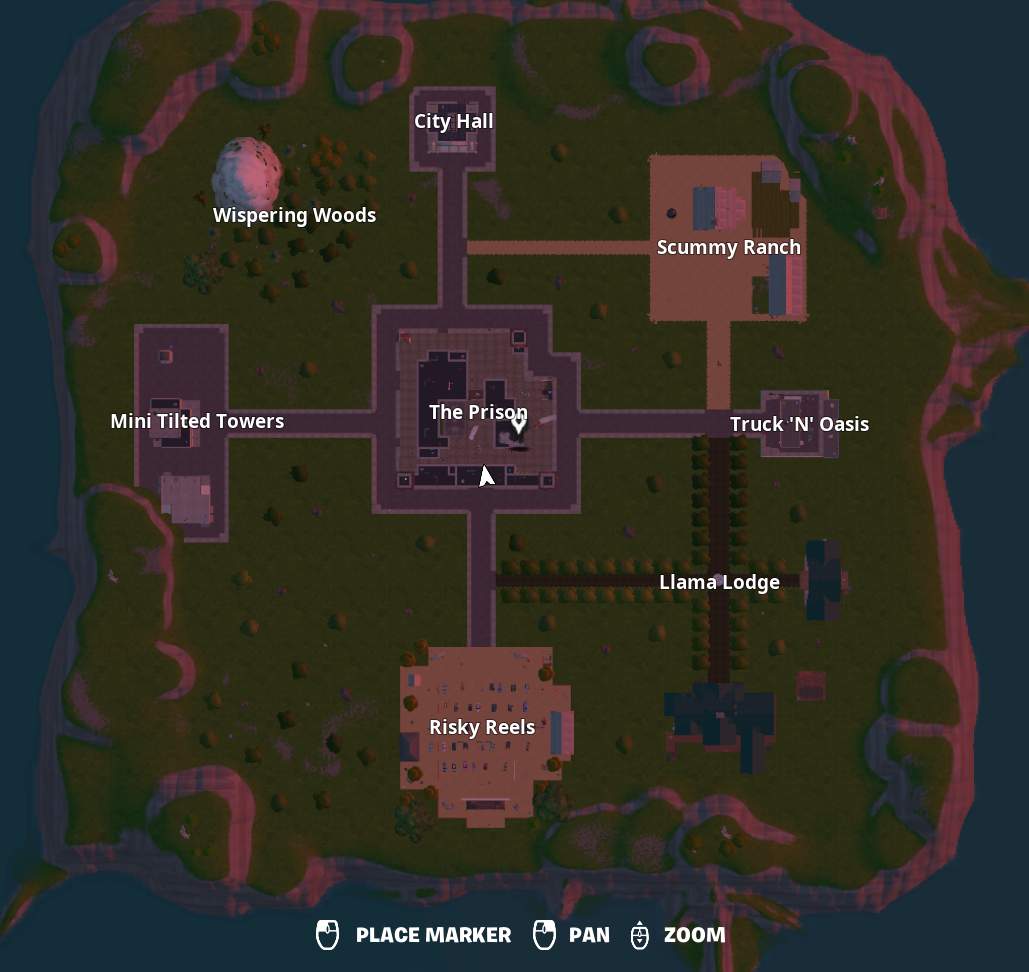This screenshot has height=972, width=1029.
Task: Select Wispering Woods on the map
Action: coord(294,216)
